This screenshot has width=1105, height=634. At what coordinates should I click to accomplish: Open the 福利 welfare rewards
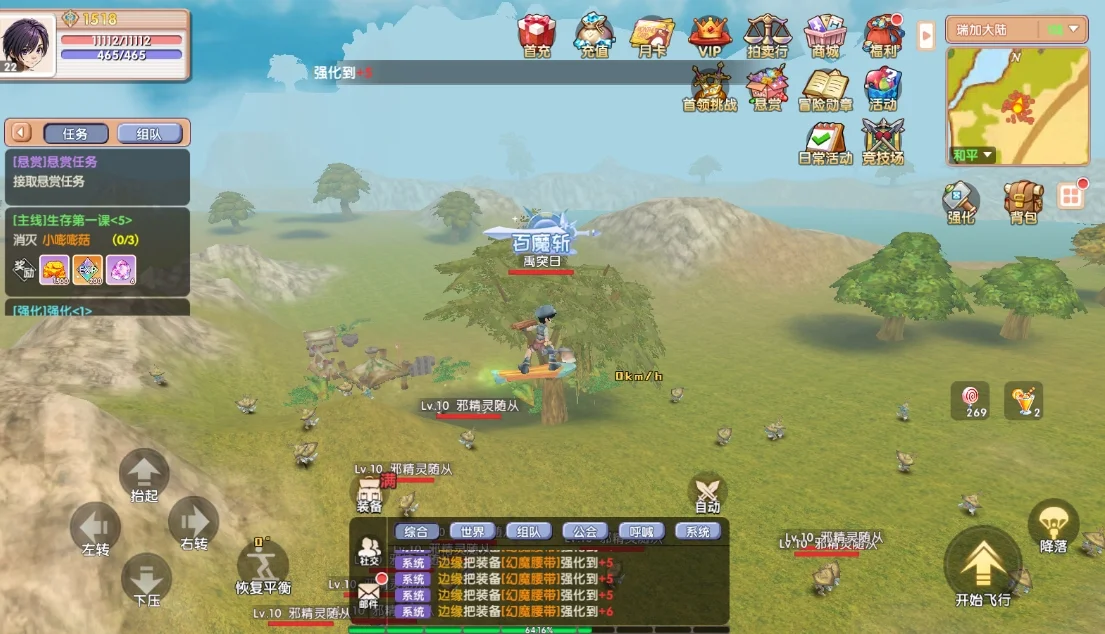(x=883, y=34)
